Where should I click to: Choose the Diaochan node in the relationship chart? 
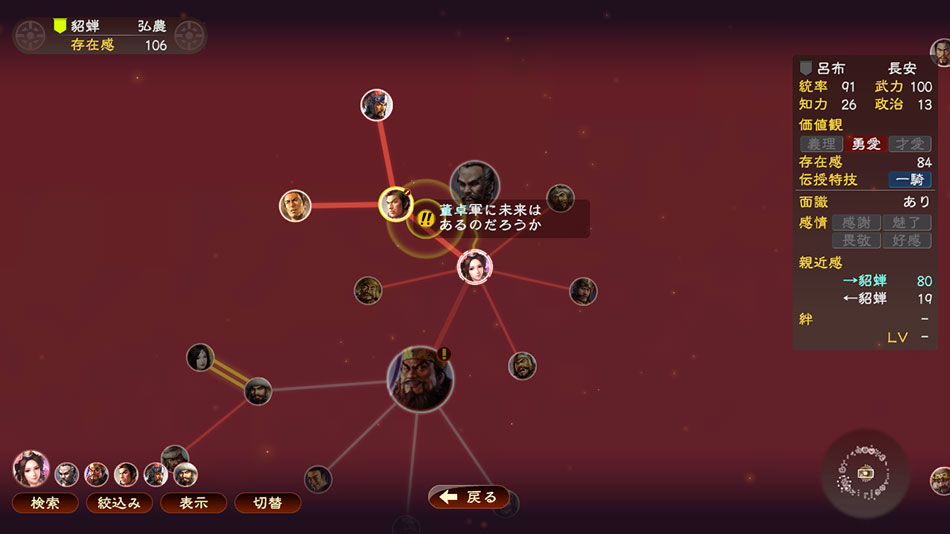click(475, 266)
